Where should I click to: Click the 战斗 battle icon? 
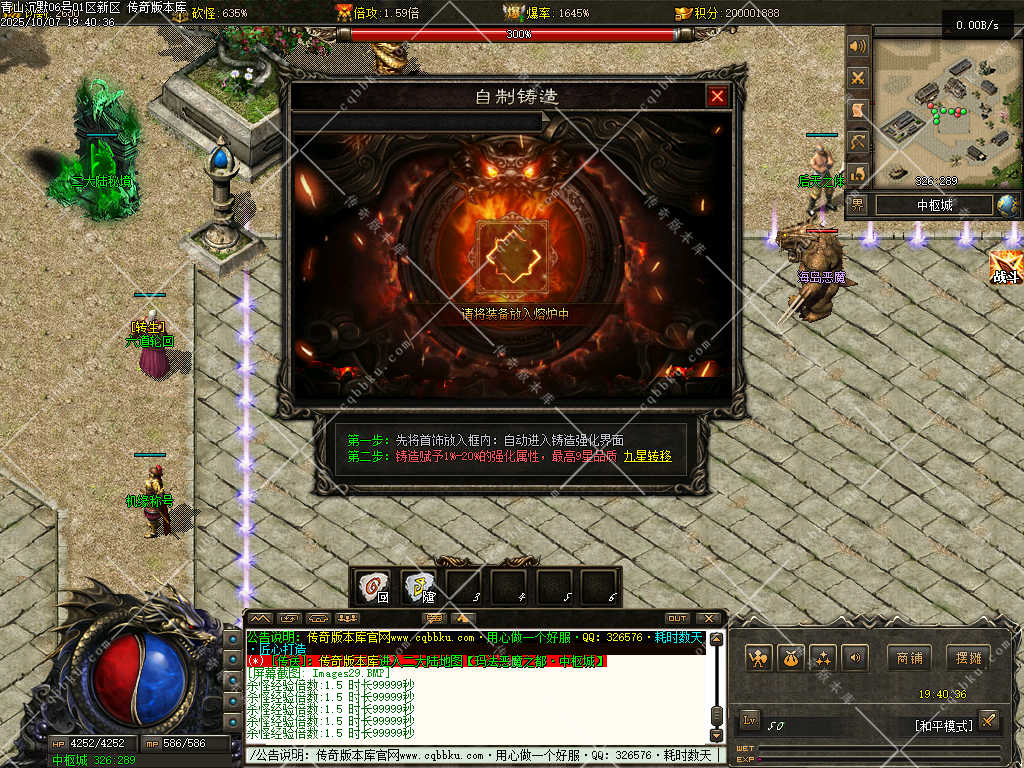coord(1005,268)
